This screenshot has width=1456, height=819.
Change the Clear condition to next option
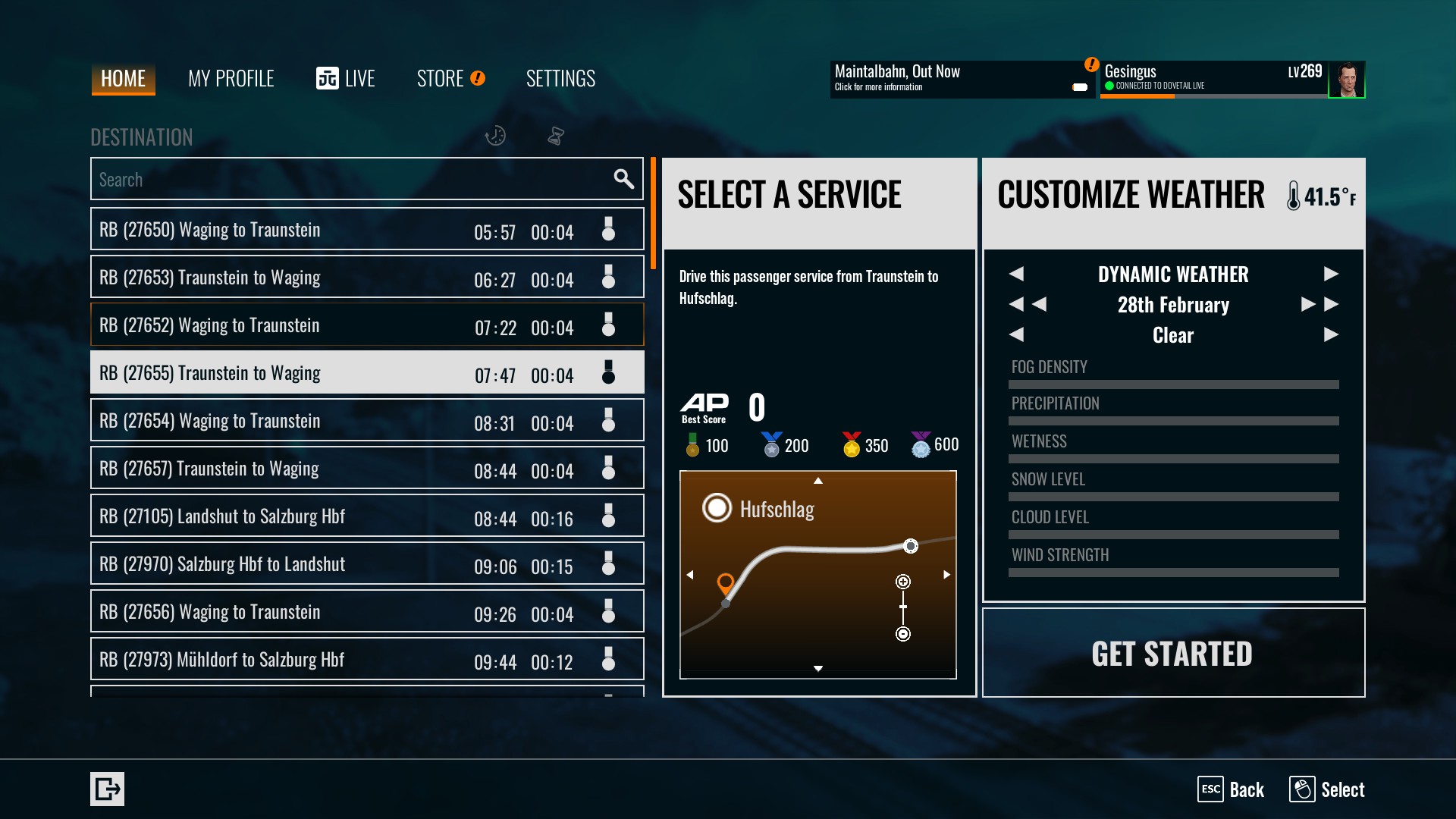1331,334
